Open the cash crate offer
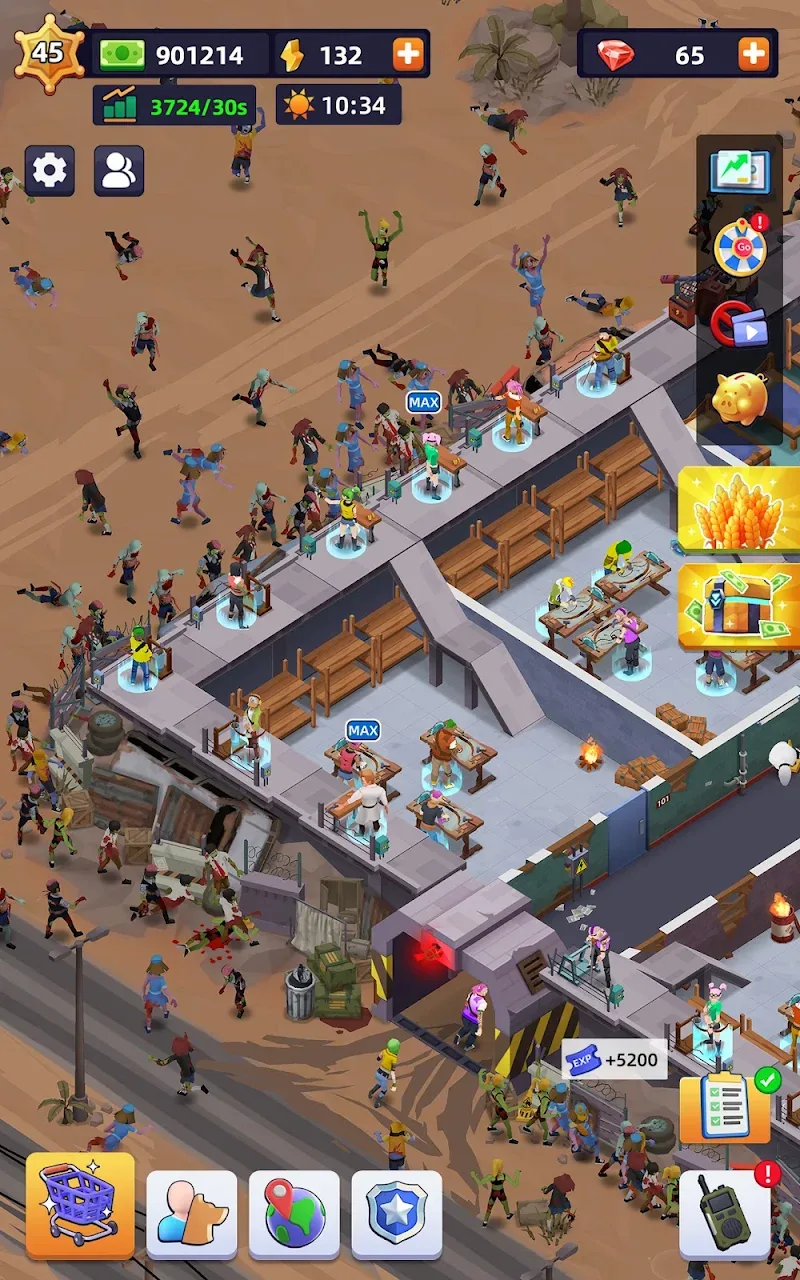 coord(740,608)
